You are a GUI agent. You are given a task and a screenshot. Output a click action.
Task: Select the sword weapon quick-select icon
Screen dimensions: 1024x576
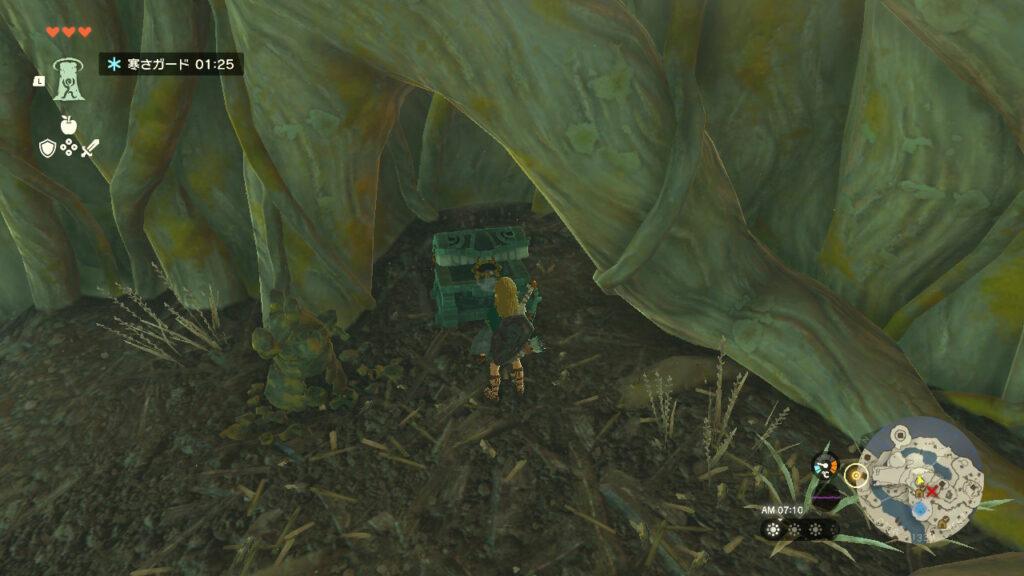click(90, 148)
